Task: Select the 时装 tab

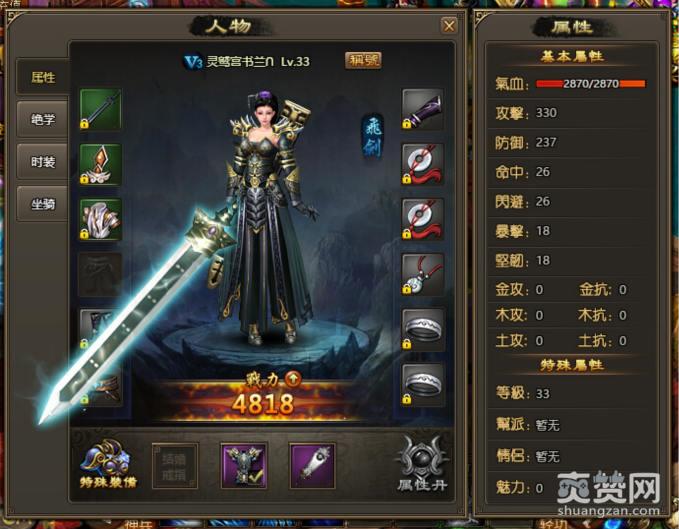Action: pos(42,161)
